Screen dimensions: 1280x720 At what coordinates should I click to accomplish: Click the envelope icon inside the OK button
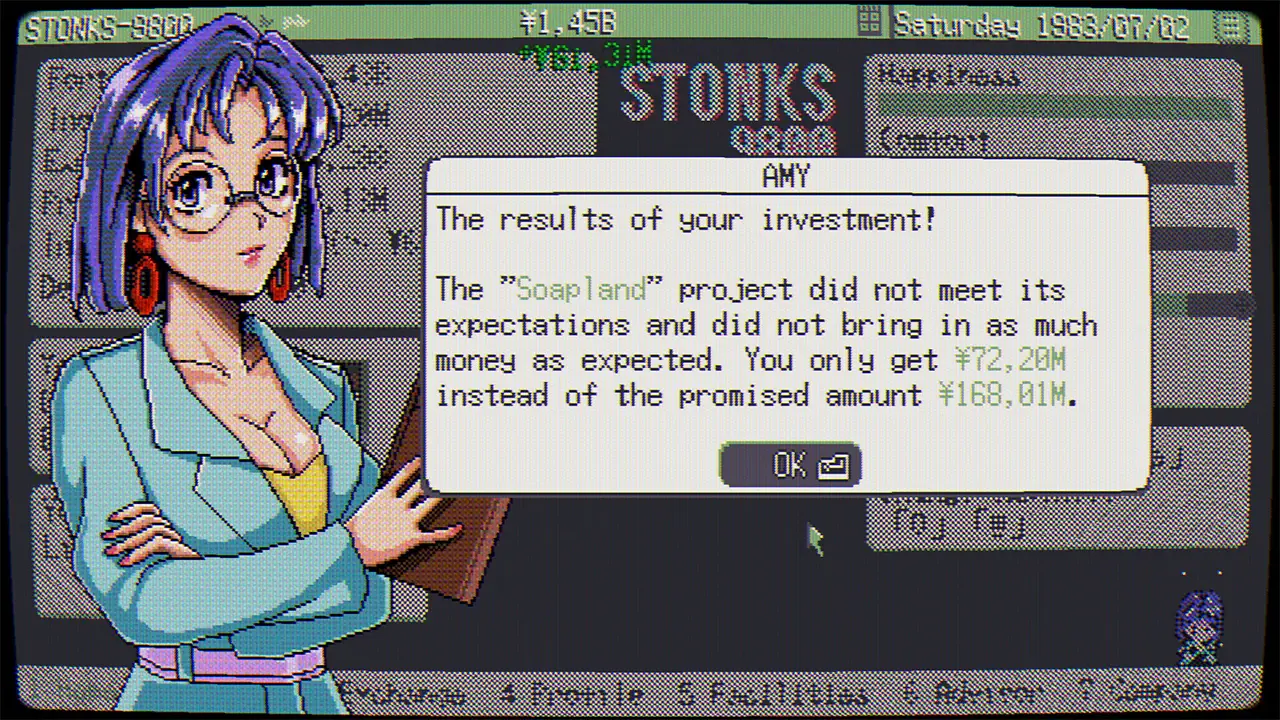(834, 464)
